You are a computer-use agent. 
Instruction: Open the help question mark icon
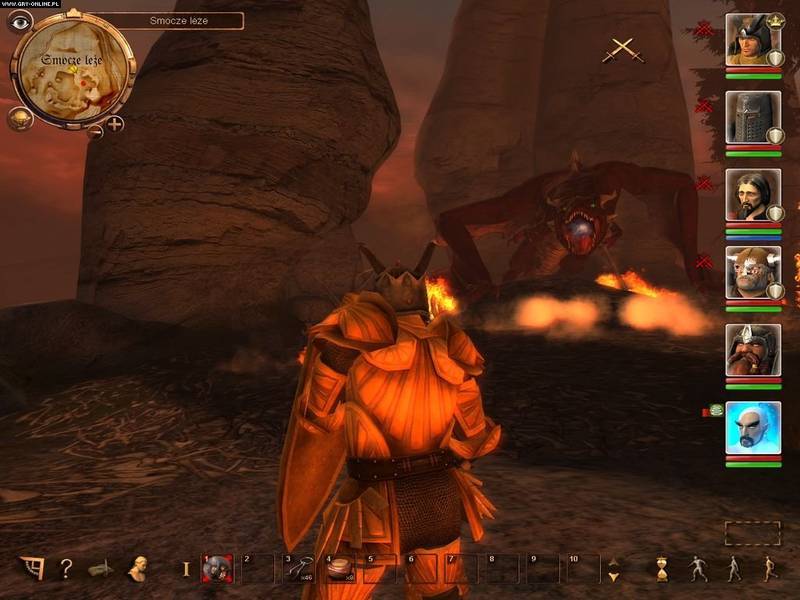[66, 569]
